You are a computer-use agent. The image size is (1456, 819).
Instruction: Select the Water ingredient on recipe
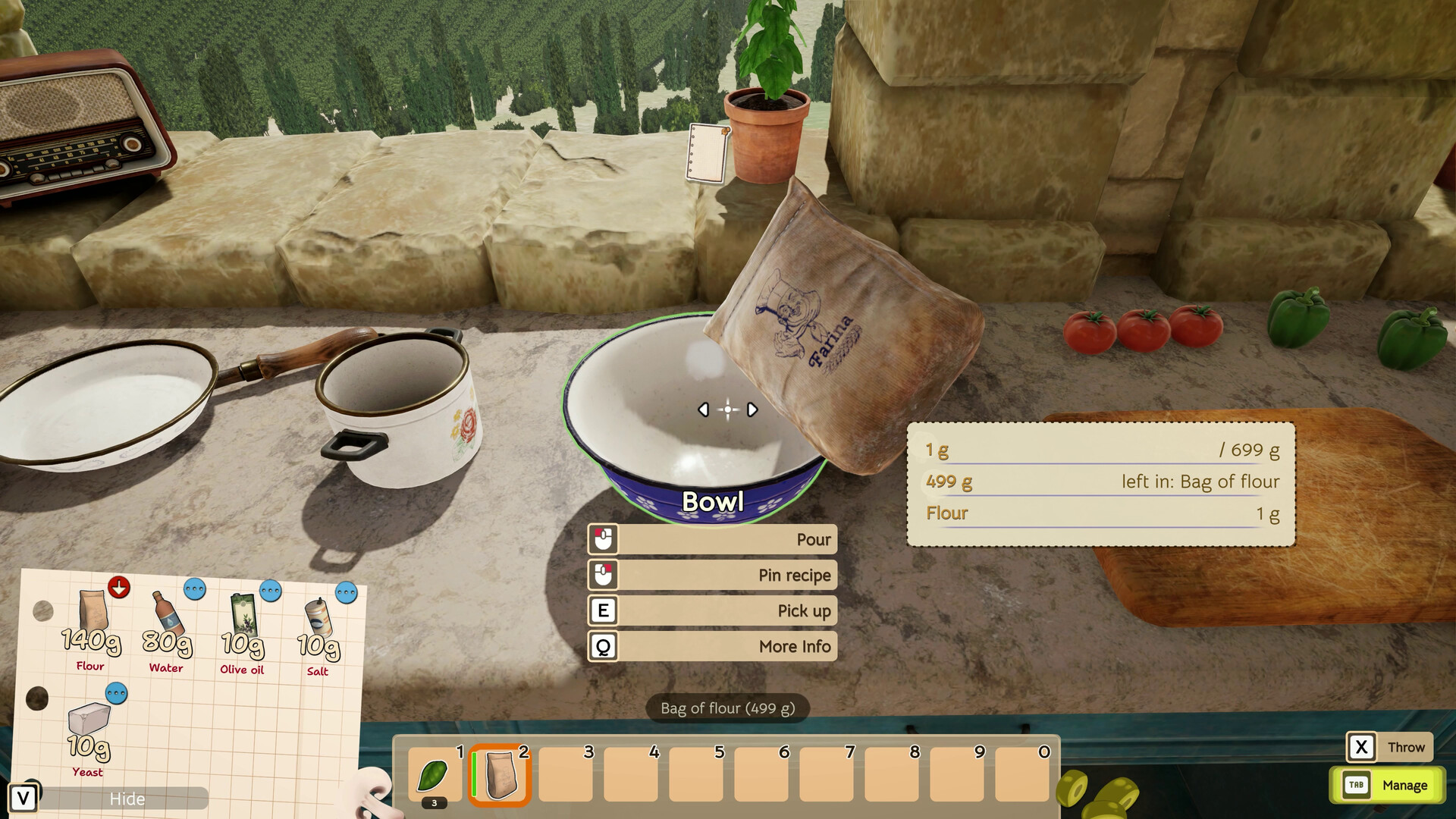pos(166,629)
